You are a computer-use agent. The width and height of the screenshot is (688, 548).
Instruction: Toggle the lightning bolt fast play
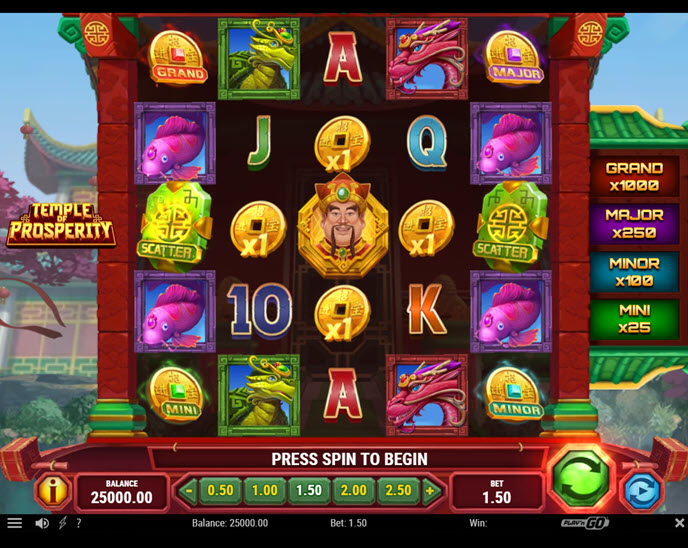click(x=63, y=523)
